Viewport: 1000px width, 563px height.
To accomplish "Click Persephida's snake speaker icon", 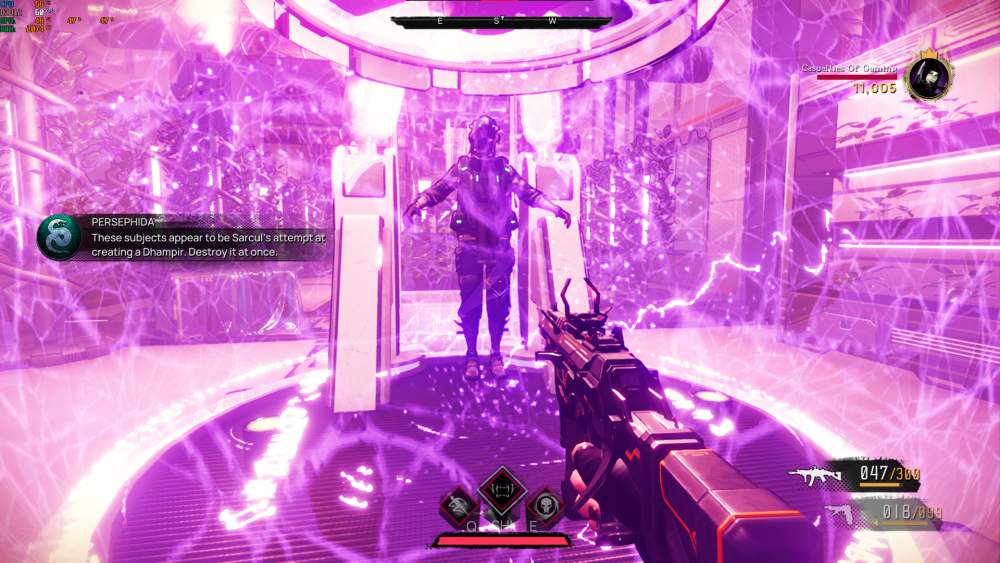I will (56, 238).
